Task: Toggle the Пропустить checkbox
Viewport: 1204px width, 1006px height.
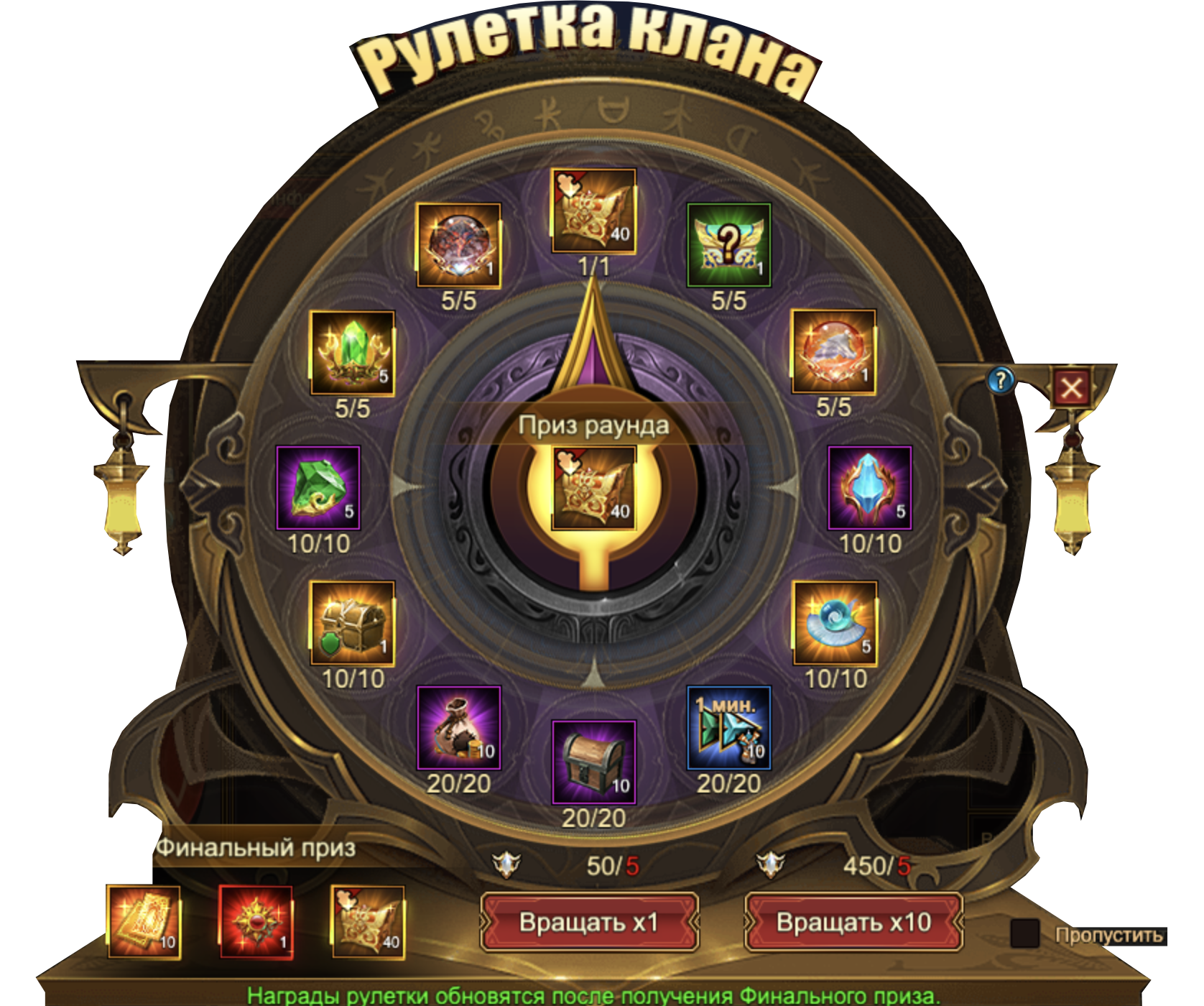Action: [1024, 933]
